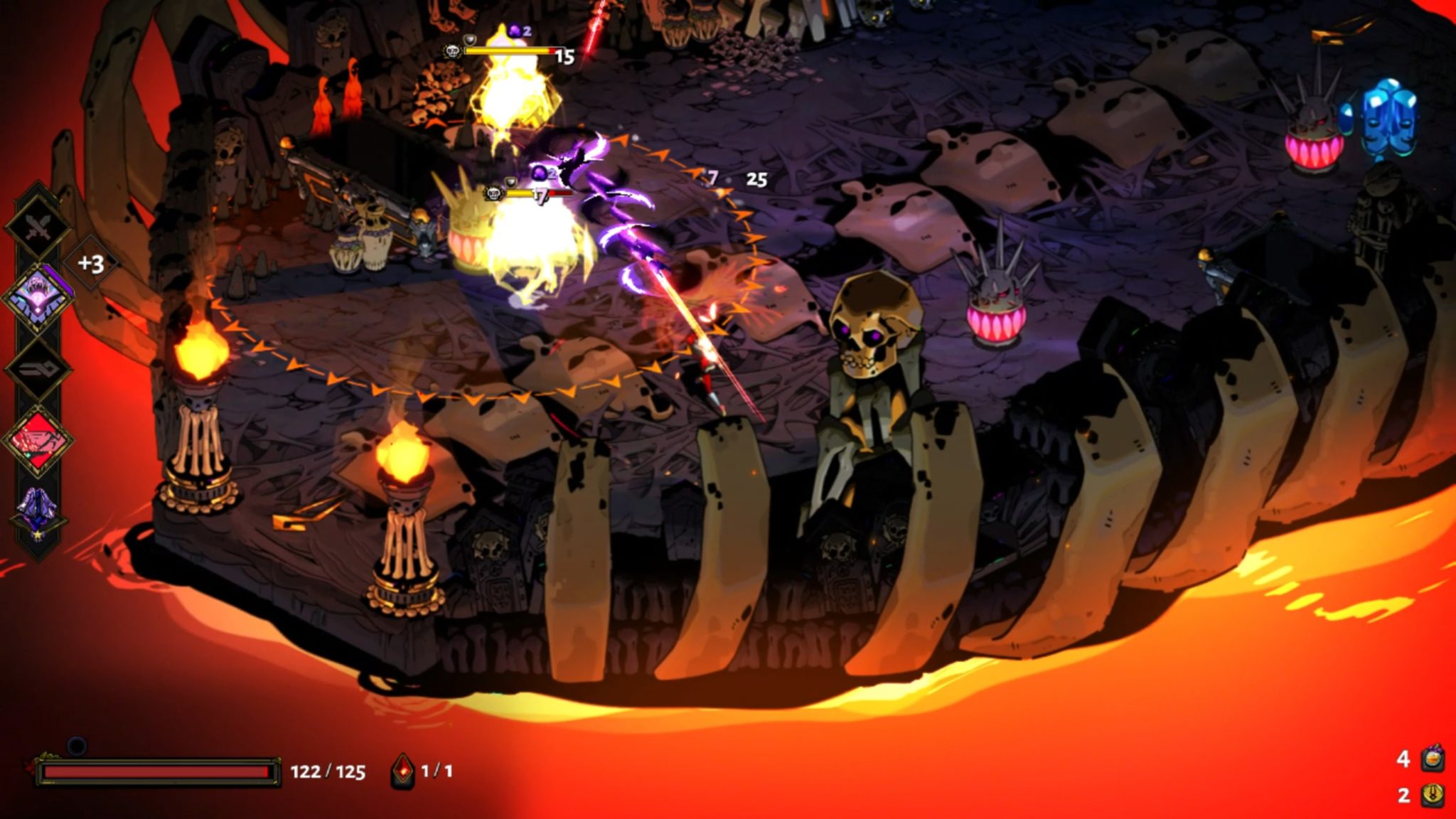Click the equipped Keepsake icon below the boon column
The image size is (1456, 819).
pos(38,506)
